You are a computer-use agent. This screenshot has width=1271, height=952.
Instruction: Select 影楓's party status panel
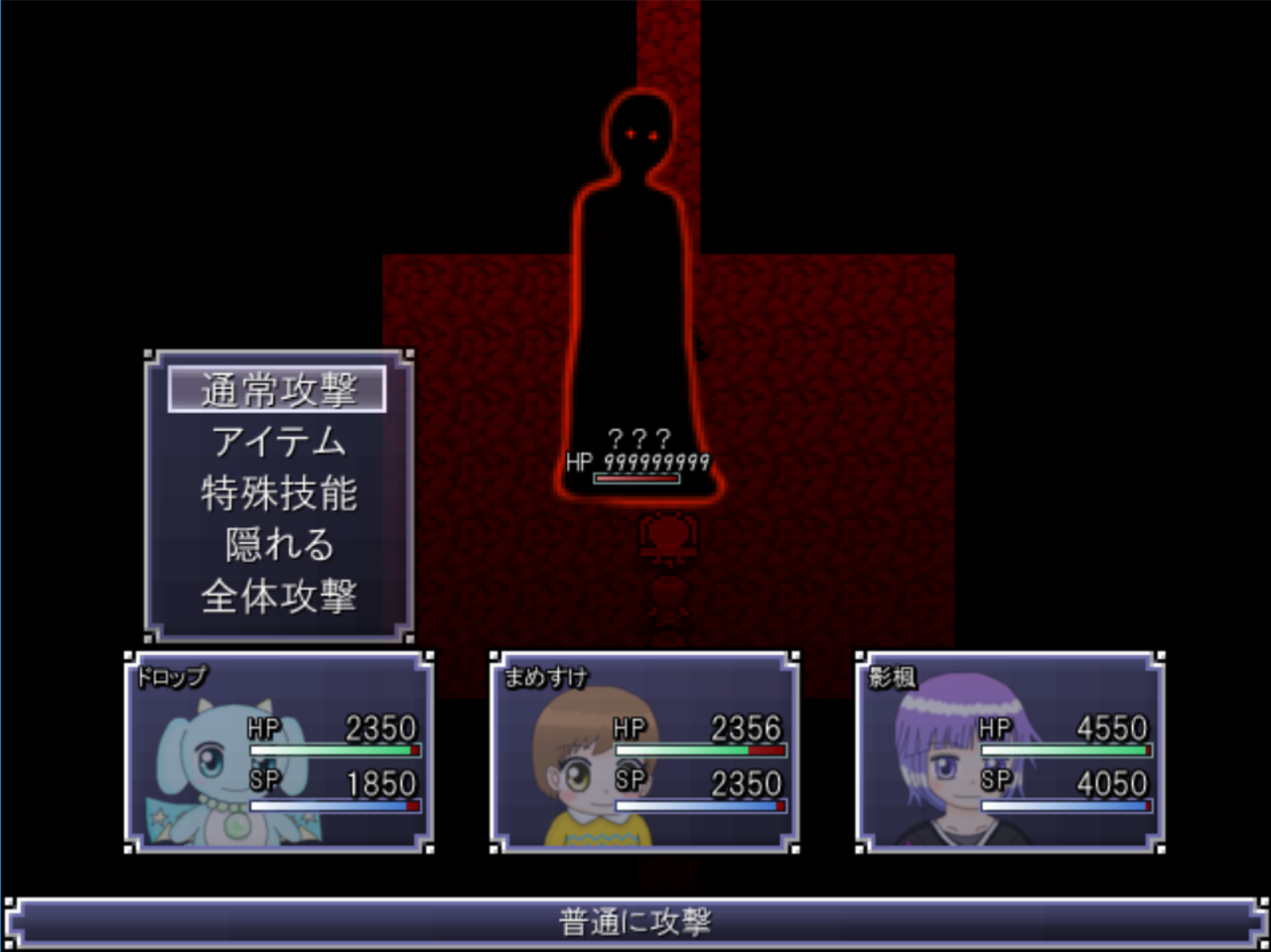click(1010, 751)
